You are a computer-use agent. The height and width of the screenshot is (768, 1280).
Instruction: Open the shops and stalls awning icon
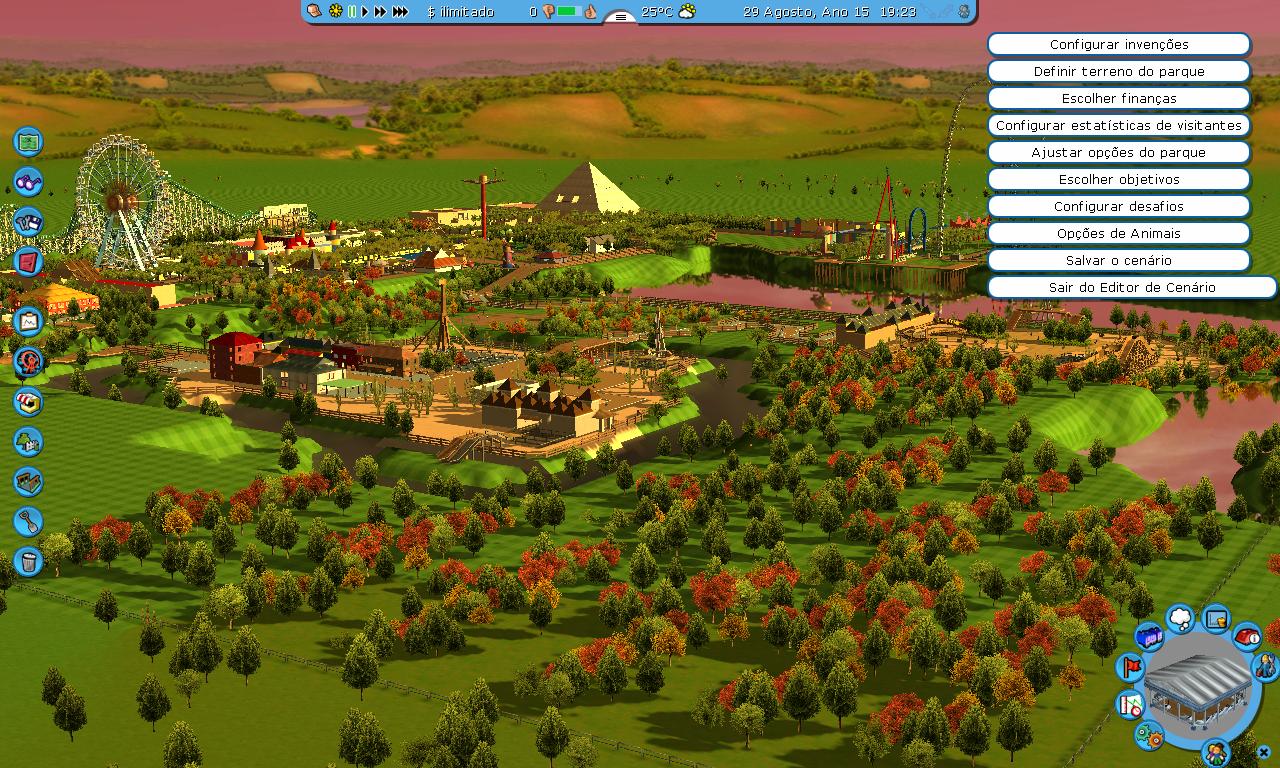pos(28,402)
